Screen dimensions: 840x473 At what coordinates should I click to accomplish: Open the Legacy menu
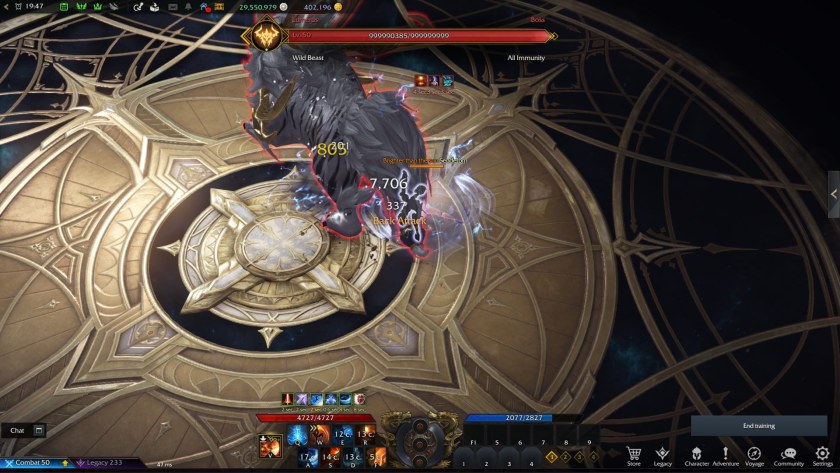point(662,454)
